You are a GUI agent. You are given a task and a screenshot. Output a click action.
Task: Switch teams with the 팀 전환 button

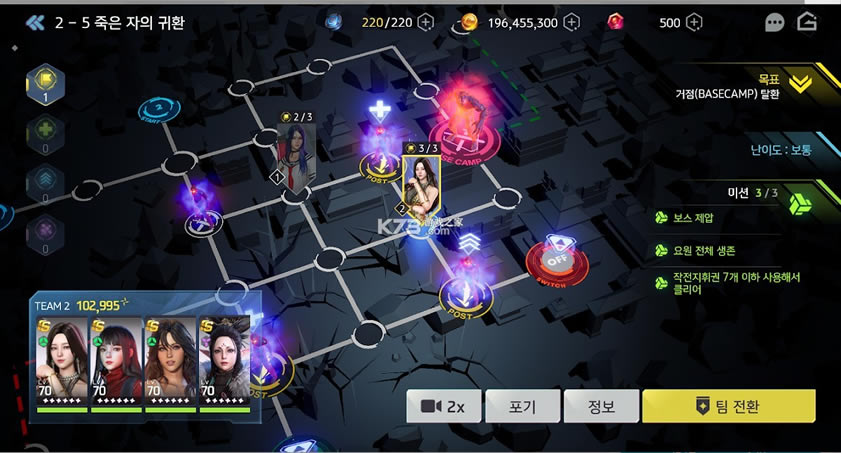pyautogui.click(x=728, y=406)
